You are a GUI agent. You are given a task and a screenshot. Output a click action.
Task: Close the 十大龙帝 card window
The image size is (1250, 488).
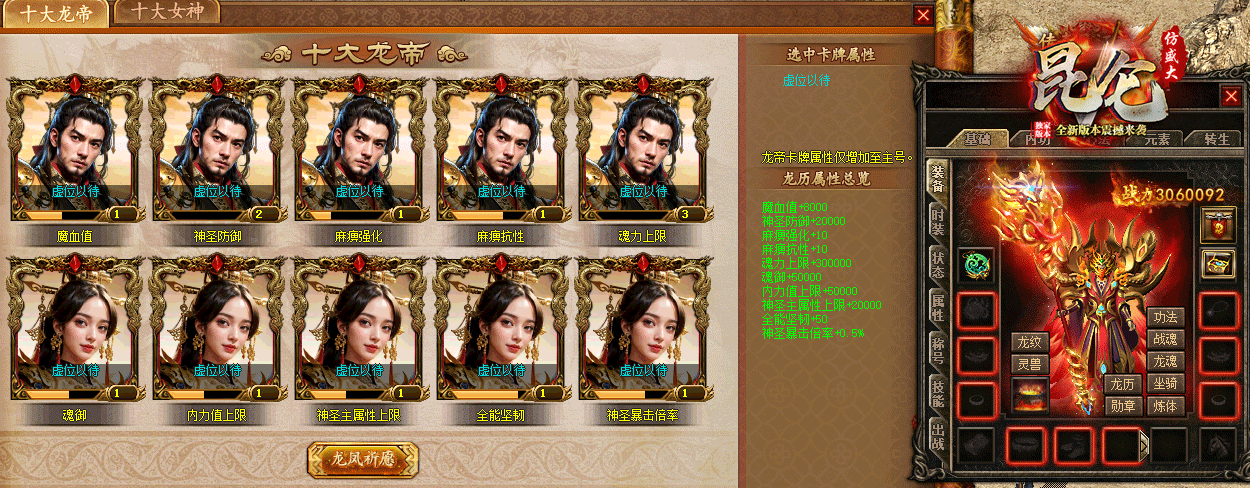923,15
